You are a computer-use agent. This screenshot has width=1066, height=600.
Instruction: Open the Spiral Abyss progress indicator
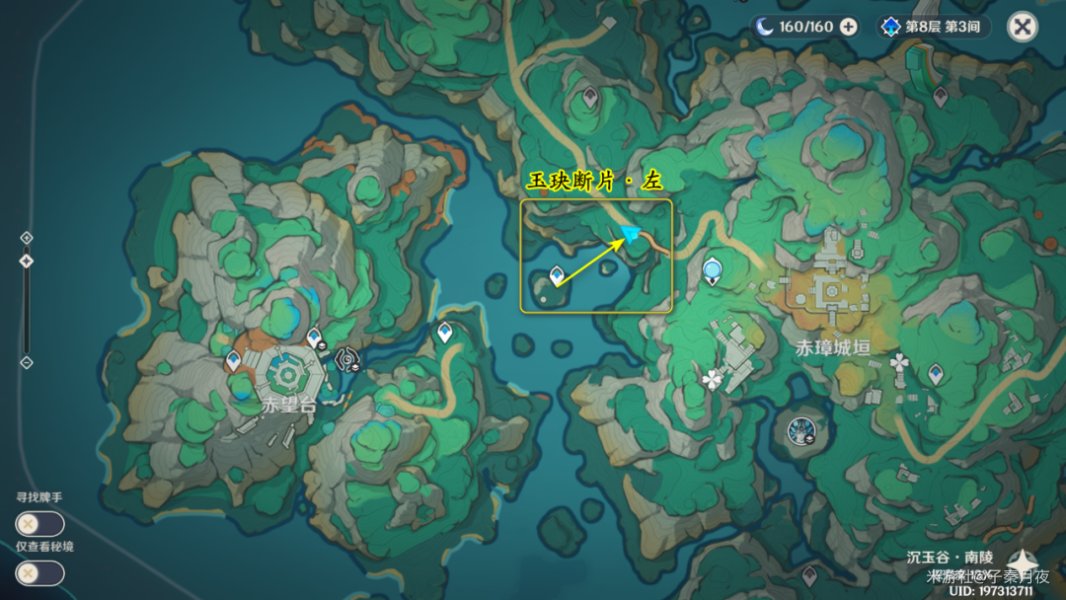pos(933,27)
